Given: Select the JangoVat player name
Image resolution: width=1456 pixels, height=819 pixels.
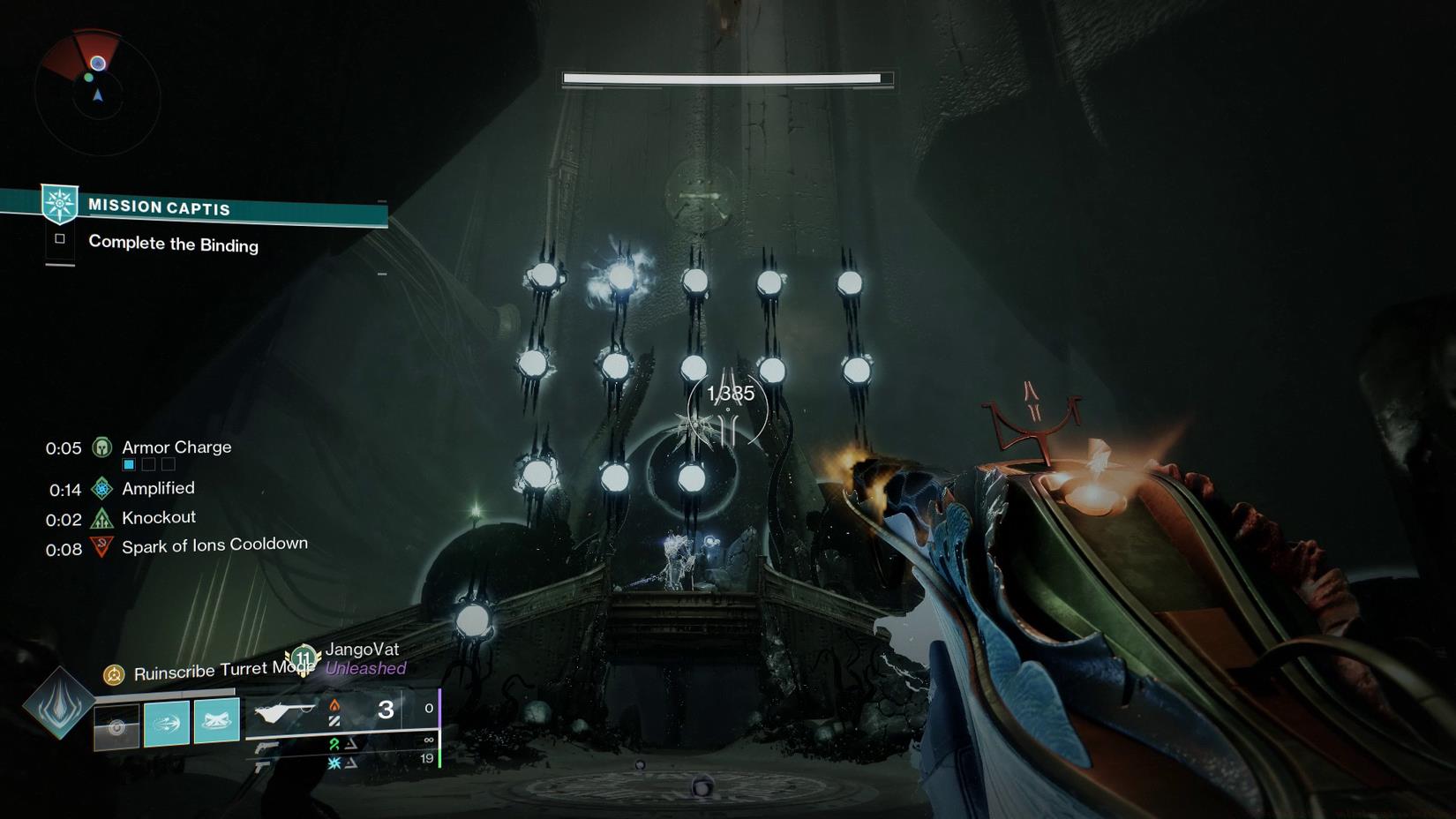Looking at the screenshot, I should [363, 650].
